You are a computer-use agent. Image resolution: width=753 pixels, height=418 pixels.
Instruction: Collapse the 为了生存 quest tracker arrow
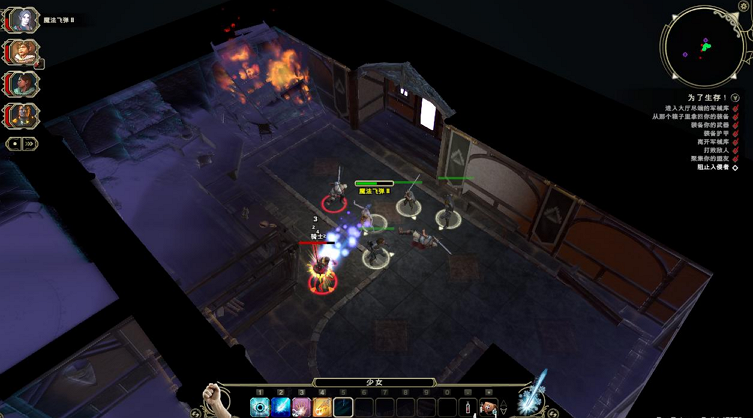click(x=735, y=98)
